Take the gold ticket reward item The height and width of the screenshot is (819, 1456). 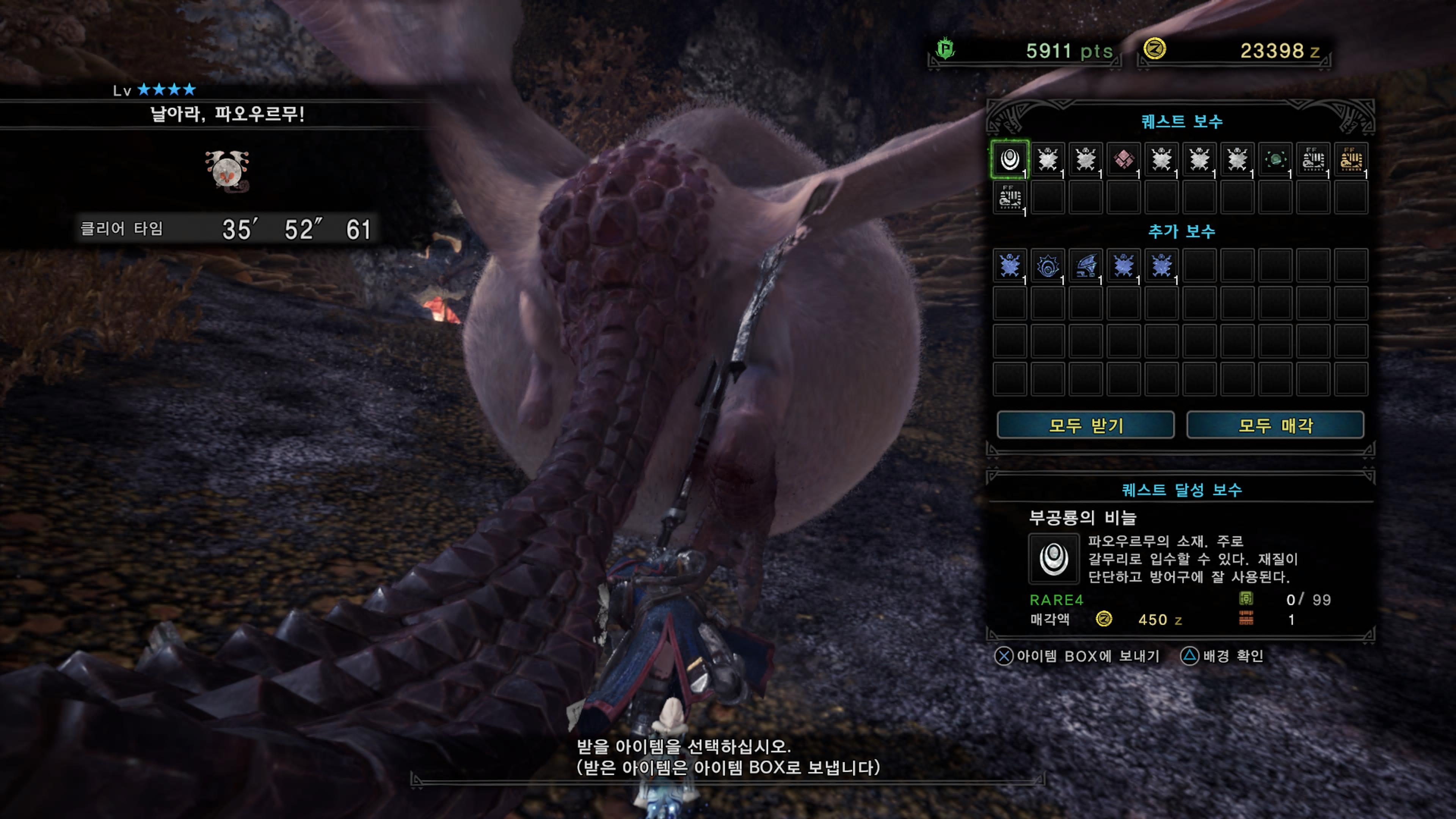tap(1351, 159)
